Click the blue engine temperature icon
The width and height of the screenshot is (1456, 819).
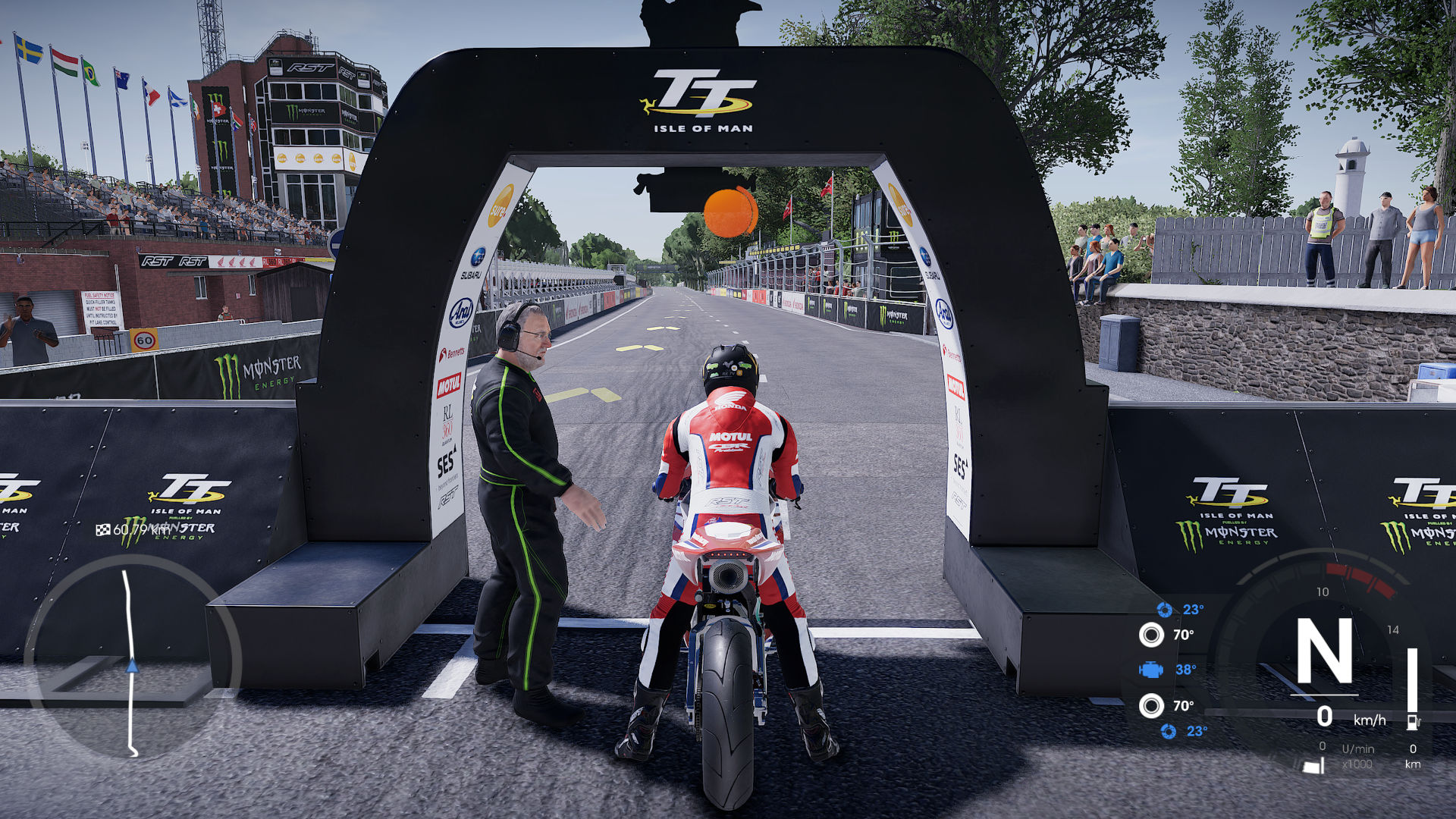(1150, 670)
